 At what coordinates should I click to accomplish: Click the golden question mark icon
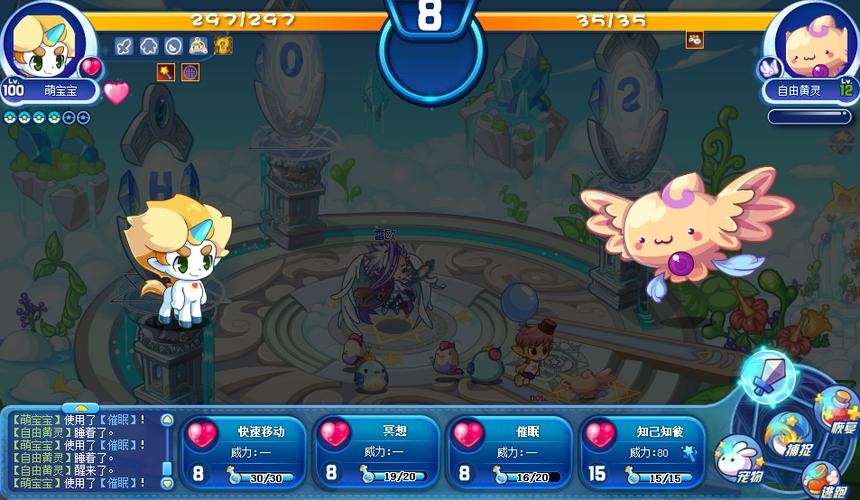click(x=222, y=45)
